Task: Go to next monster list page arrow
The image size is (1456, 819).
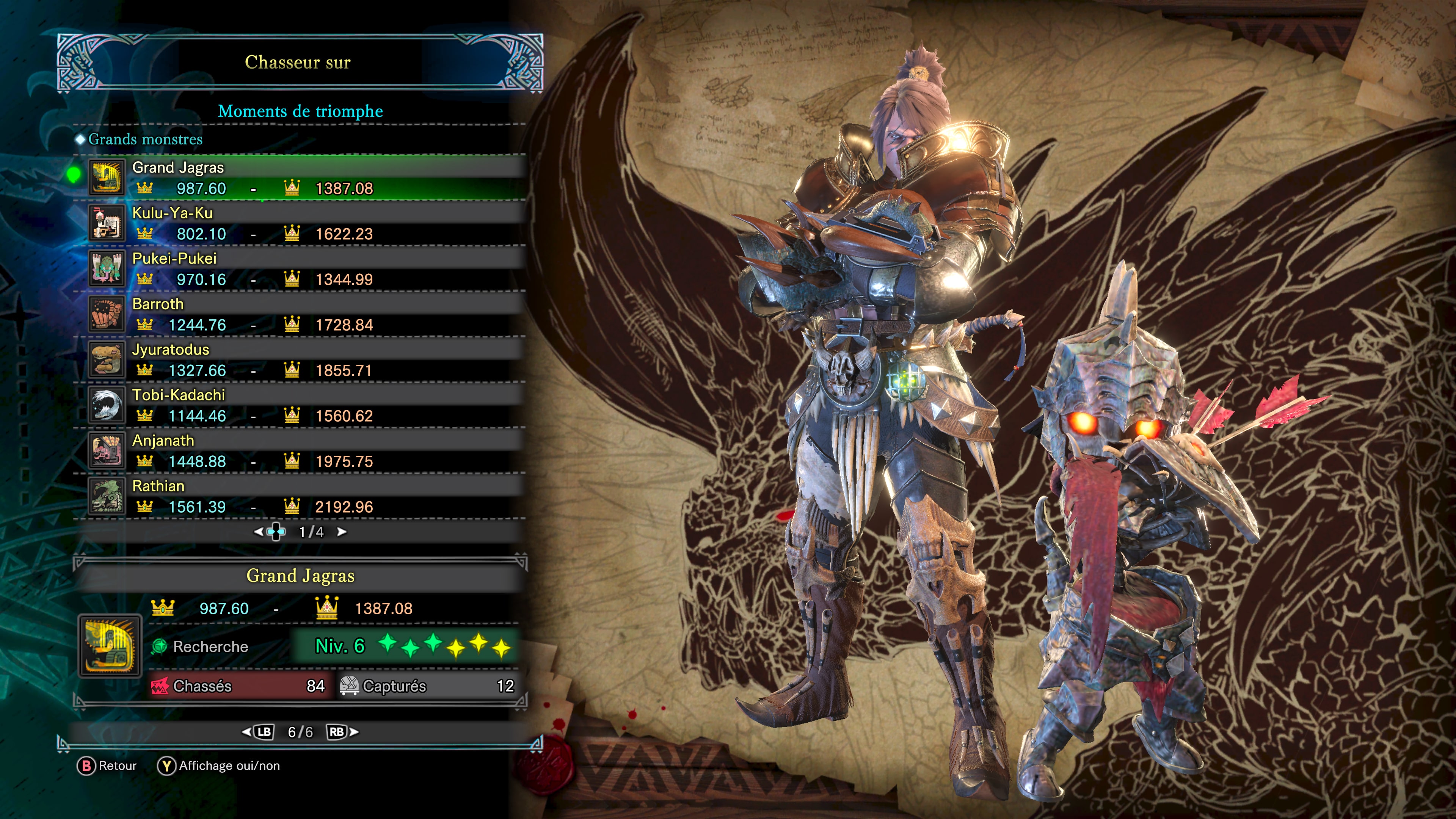Action: (341, 532)
